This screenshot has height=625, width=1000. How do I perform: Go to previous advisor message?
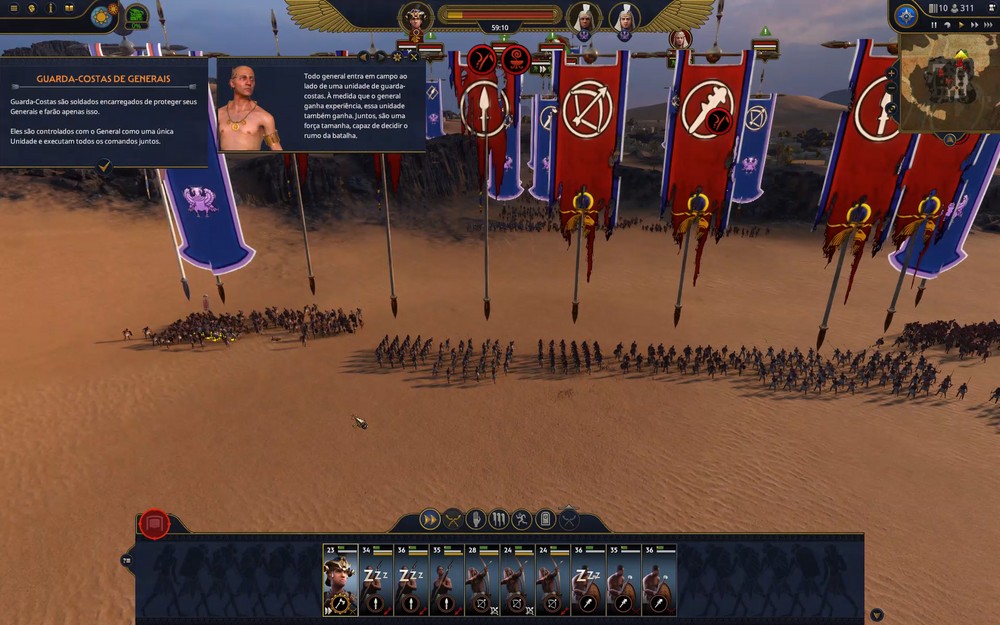click(x=364, y=57)
